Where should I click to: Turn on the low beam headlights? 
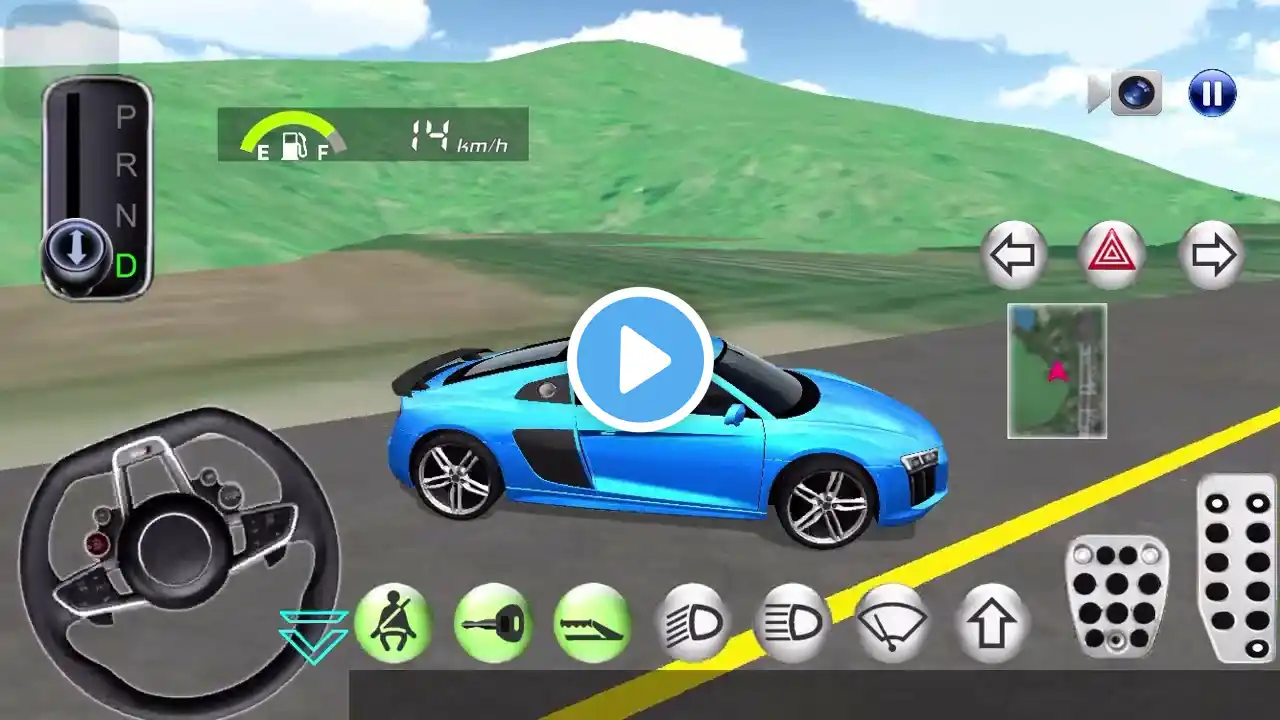tap(693, 623)
